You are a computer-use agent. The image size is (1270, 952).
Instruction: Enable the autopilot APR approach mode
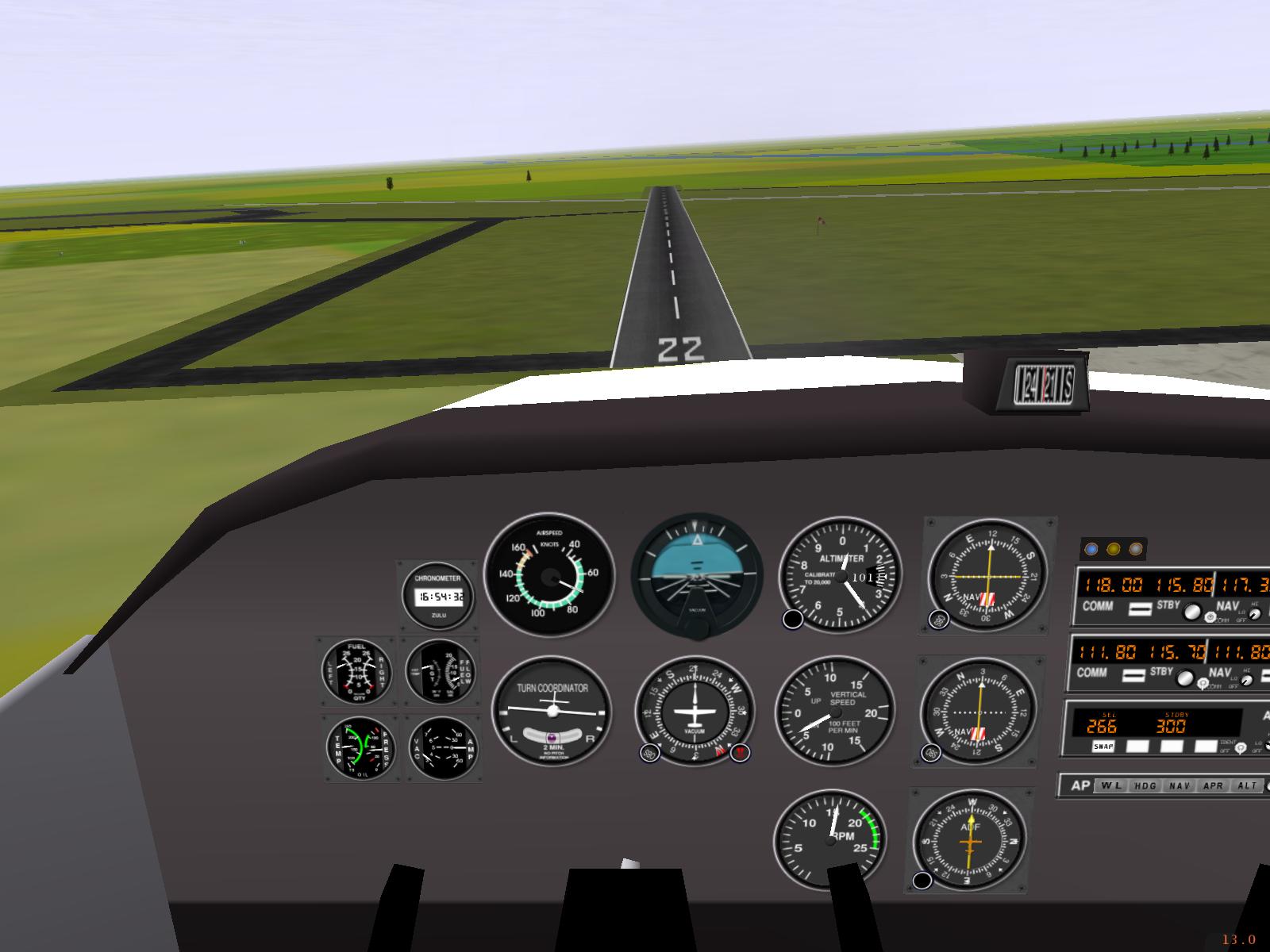click(1214, 785)
